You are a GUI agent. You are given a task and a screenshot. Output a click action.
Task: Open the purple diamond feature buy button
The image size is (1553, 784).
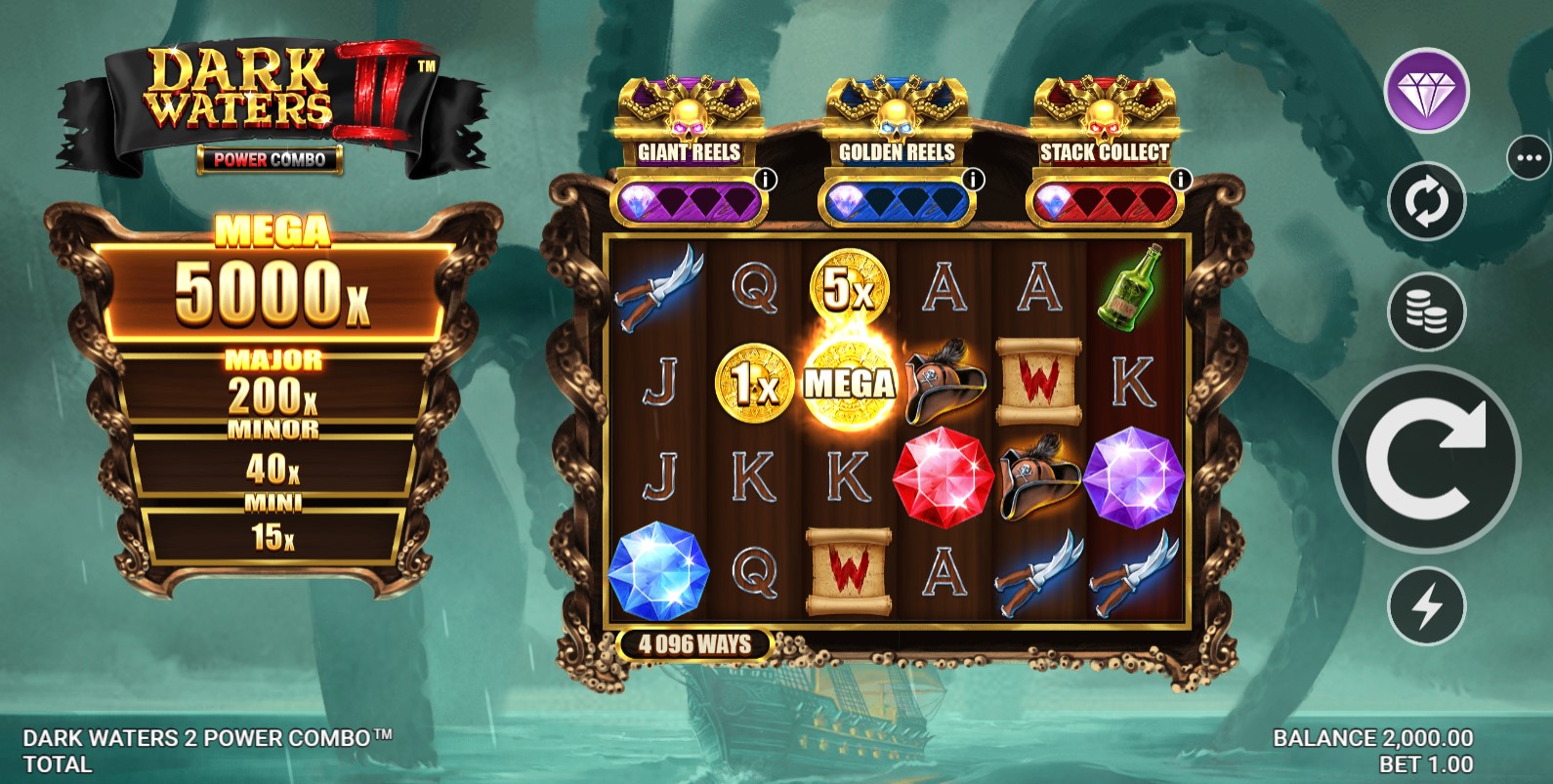coord(1426,91)
